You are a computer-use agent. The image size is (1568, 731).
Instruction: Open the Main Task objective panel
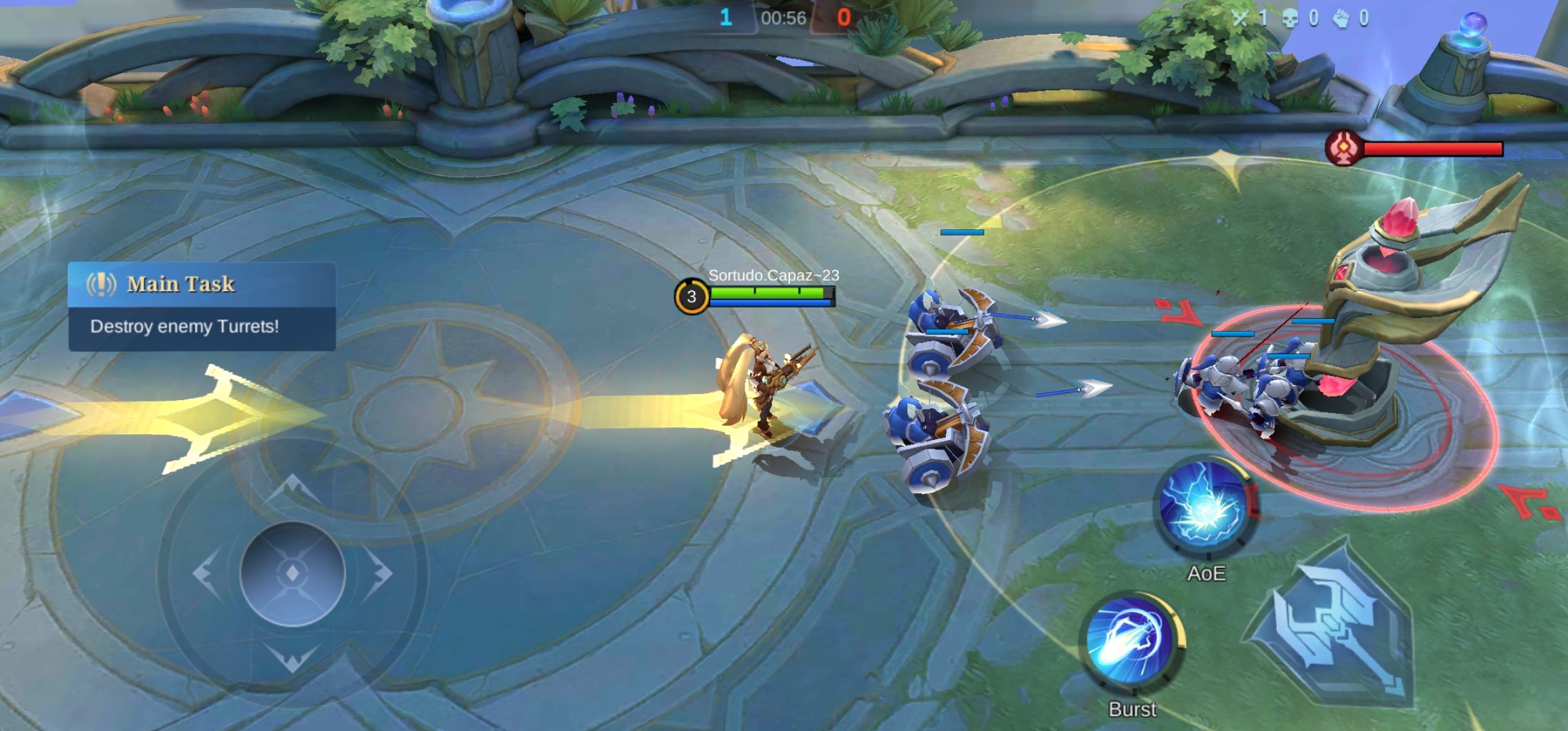pyautogui.click(x=202, y=306)
